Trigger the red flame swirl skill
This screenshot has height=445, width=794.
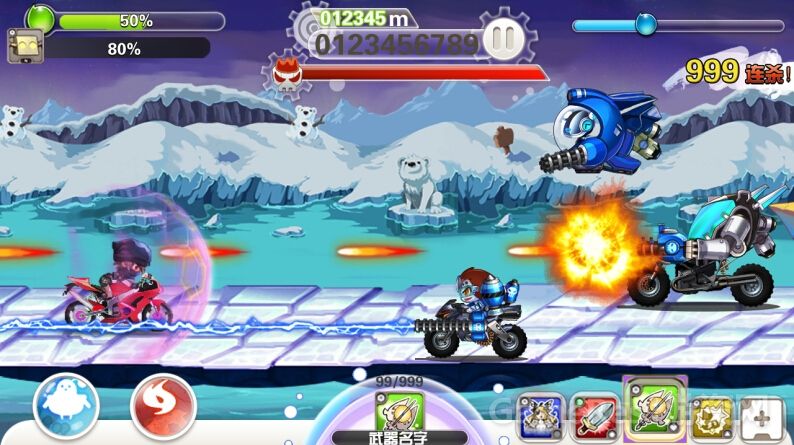coord(163,406)
